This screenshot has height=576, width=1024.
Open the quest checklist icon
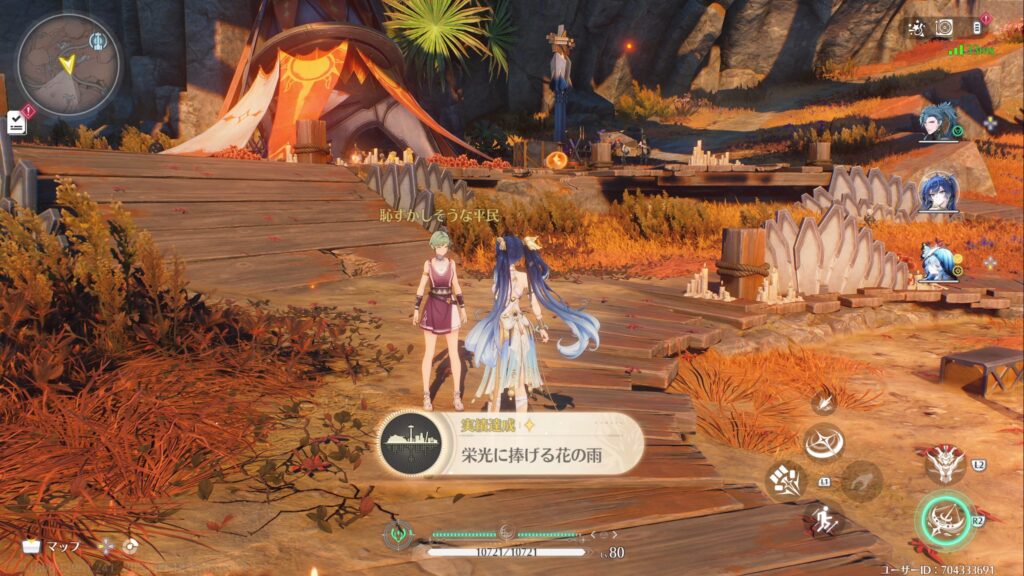coord(17,122)
